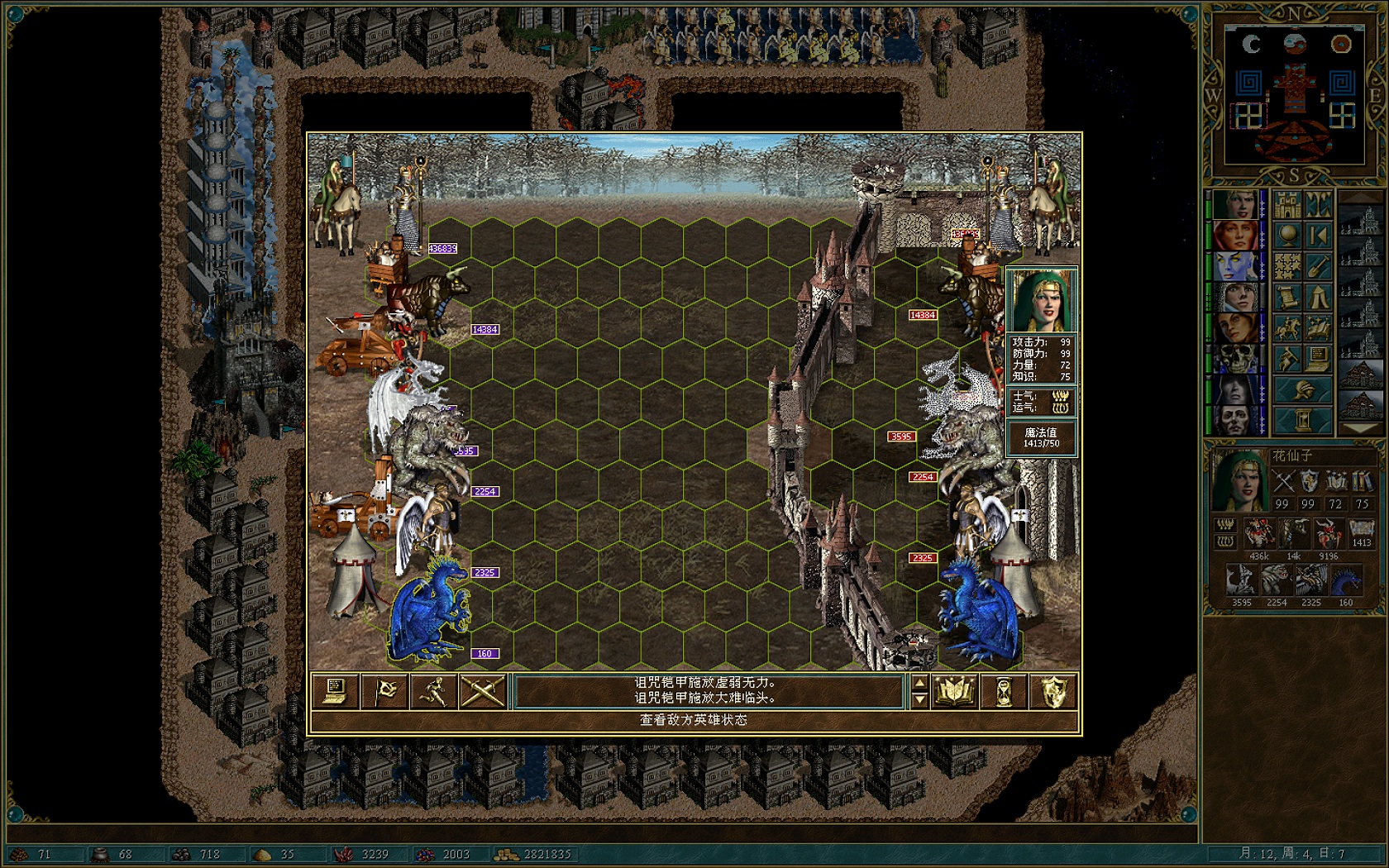Screen dimensions: 1389x868
Task: Open the quest log scroll button
Action: pos(1287,297)
